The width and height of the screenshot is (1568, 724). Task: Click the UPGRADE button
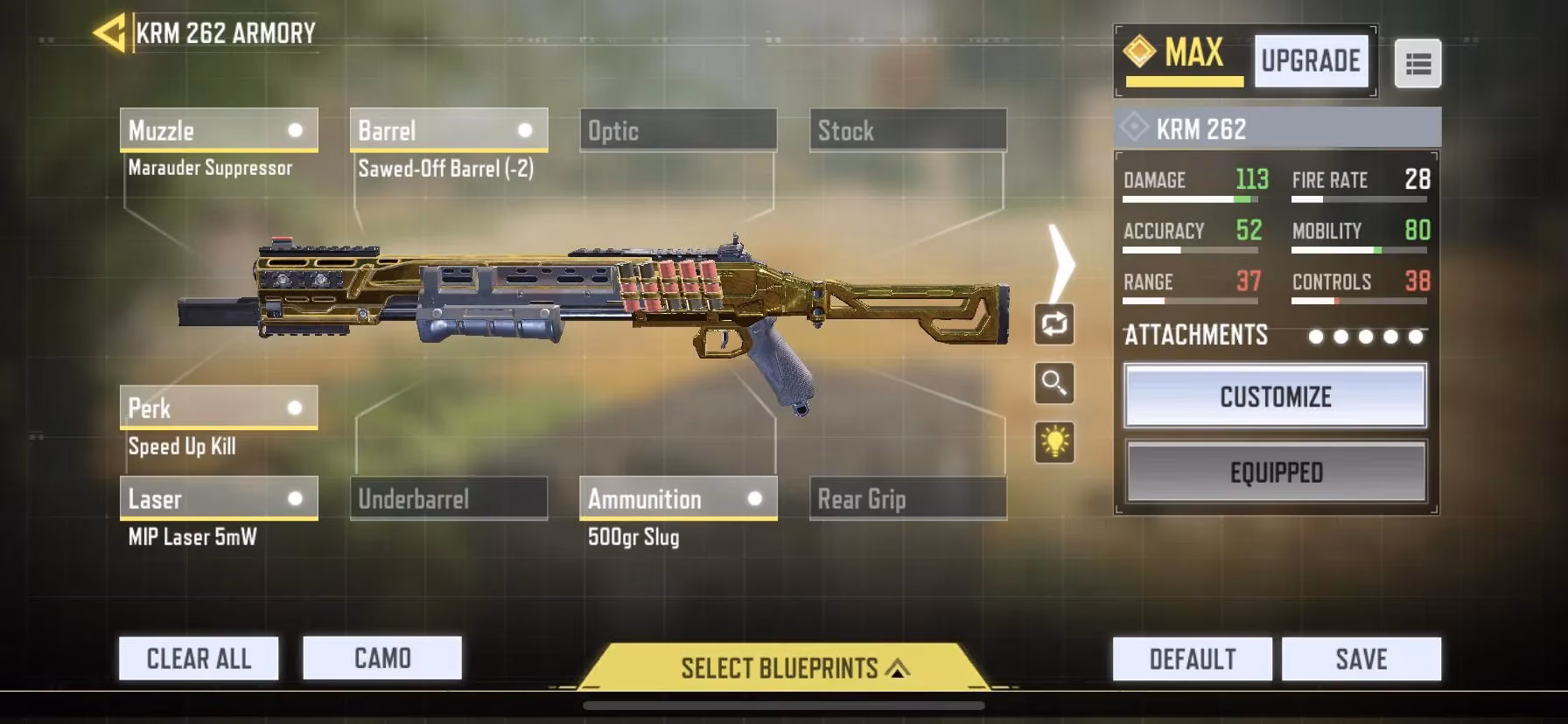pos(1310,60)
